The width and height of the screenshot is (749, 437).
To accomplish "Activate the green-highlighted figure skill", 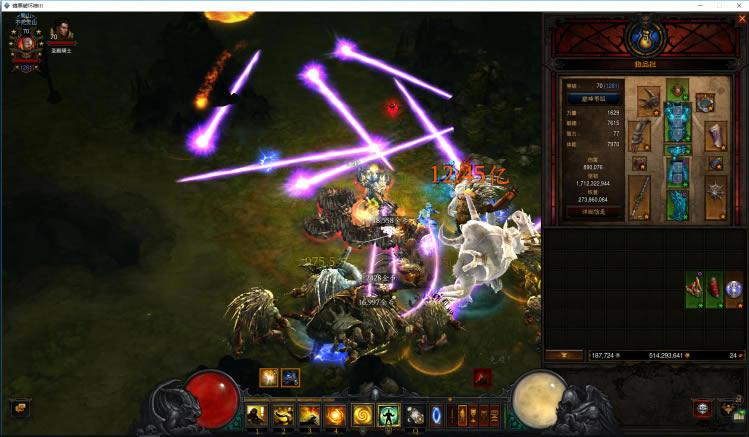I will 388,413.
